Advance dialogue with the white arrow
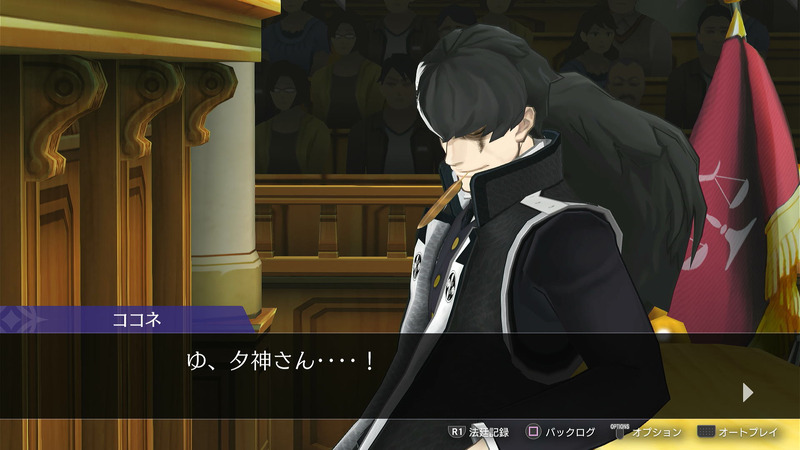800x450 pixels. coord(747,392)
